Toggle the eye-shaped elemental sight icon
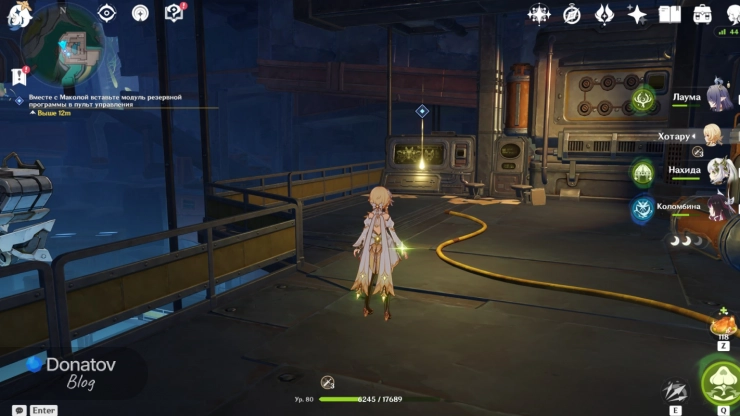The image size is (740, 416). (107, 13)
